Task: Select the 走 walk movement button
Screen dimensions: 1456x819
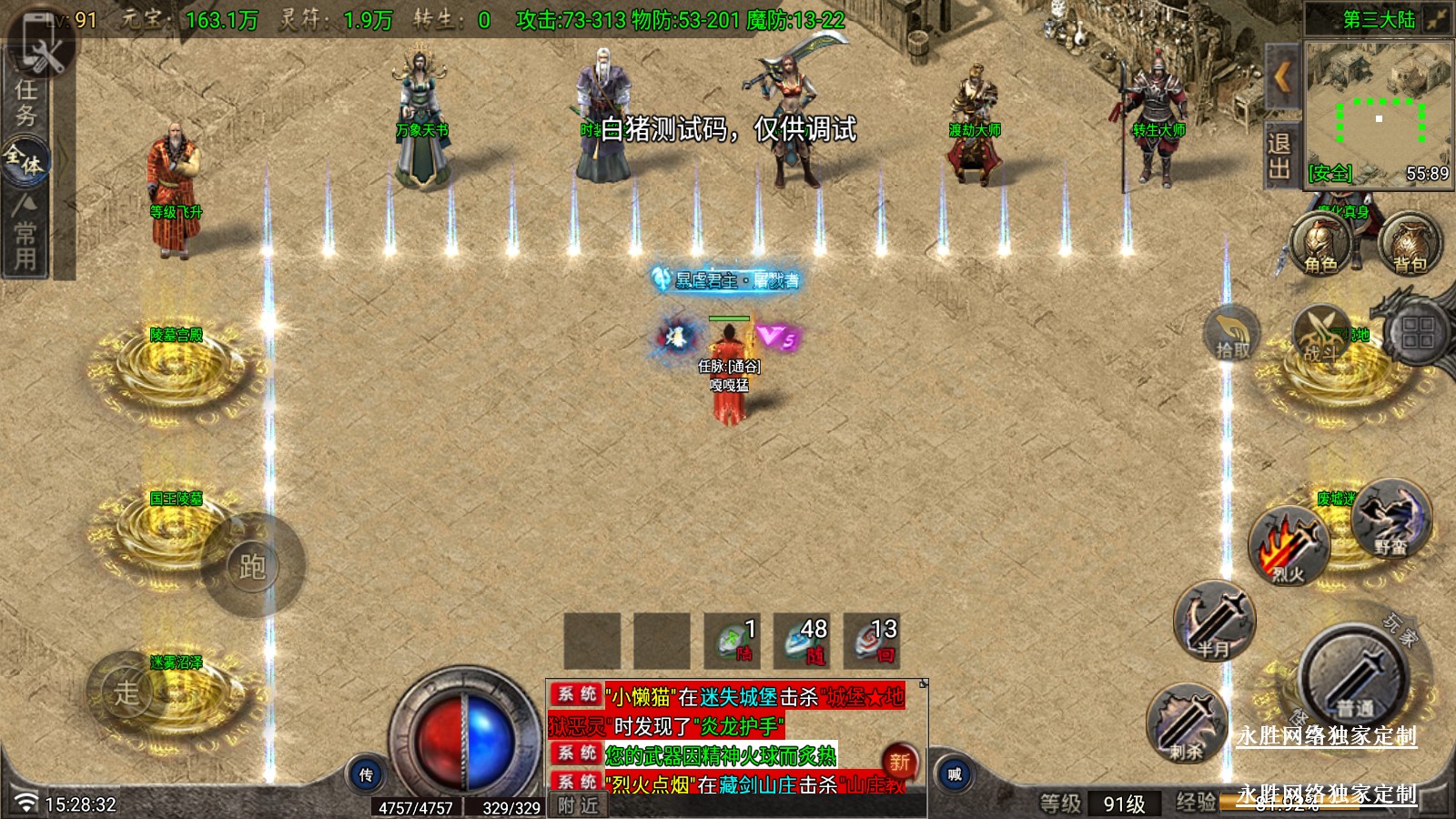Action: point(126,692)
